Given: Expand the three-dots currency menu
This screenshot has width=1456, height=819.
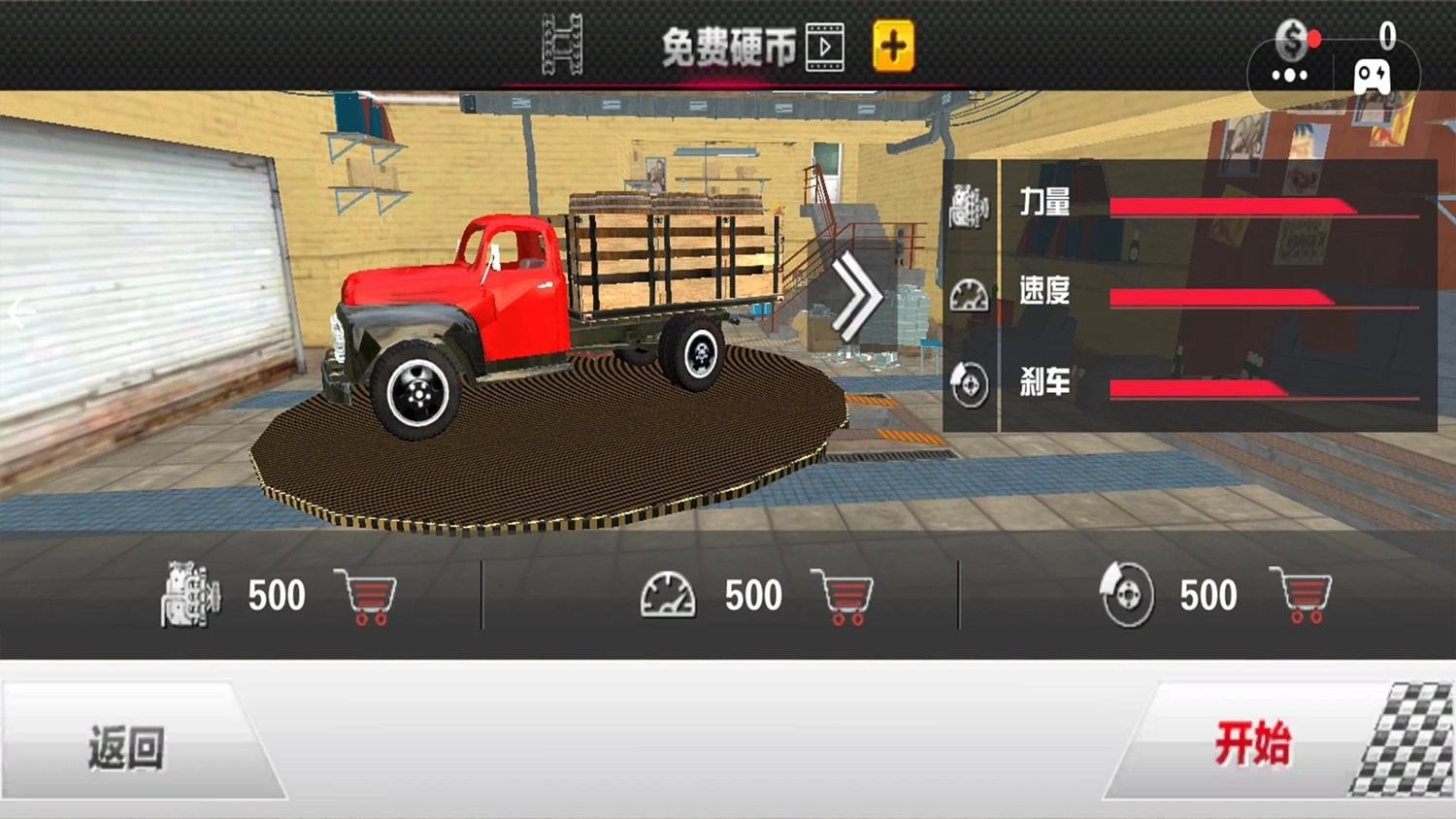Looking at the screenshot, I should pos(1289,77).
